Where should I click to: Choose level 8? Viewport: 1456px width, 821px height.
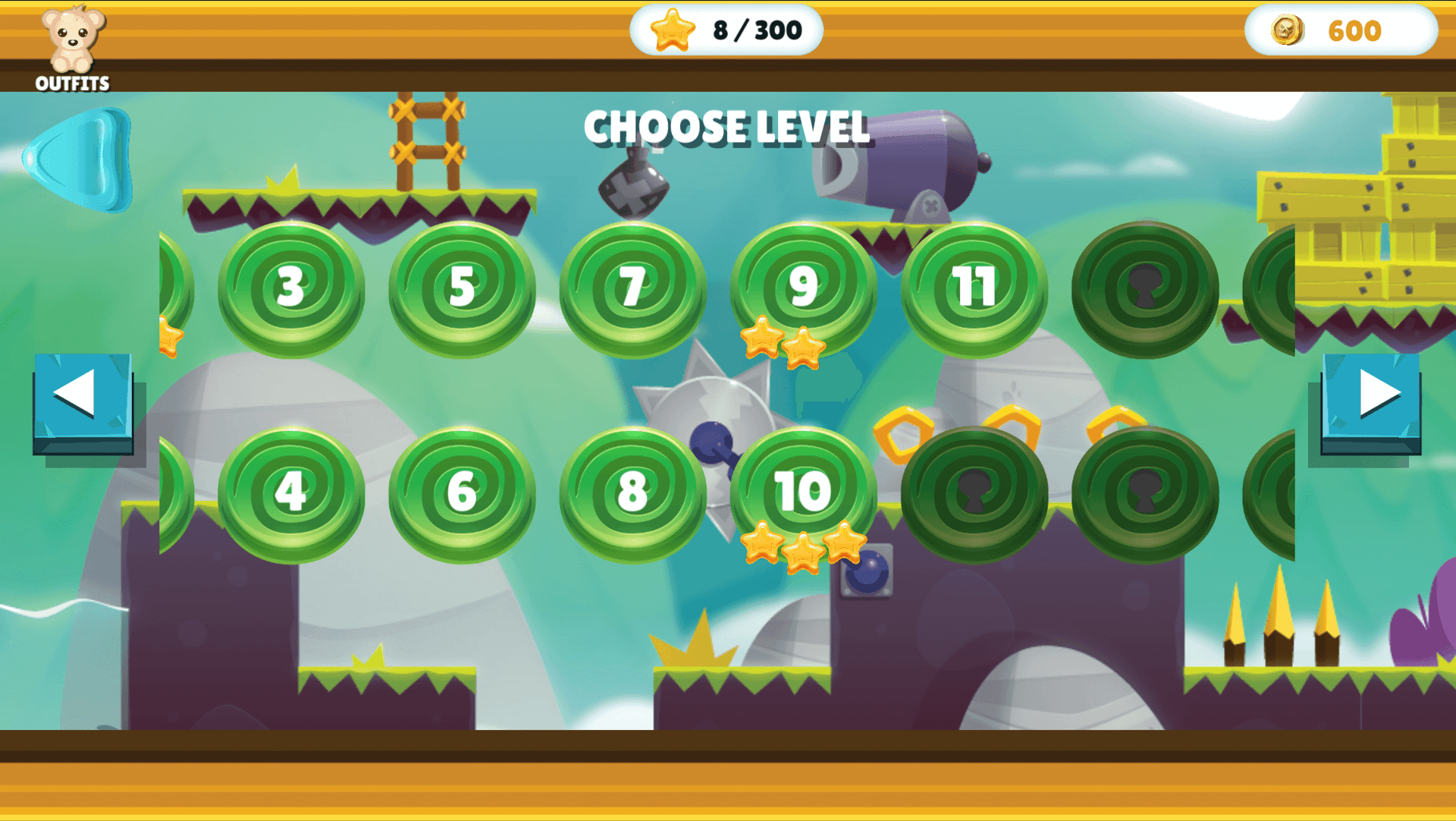click(632, 493)
